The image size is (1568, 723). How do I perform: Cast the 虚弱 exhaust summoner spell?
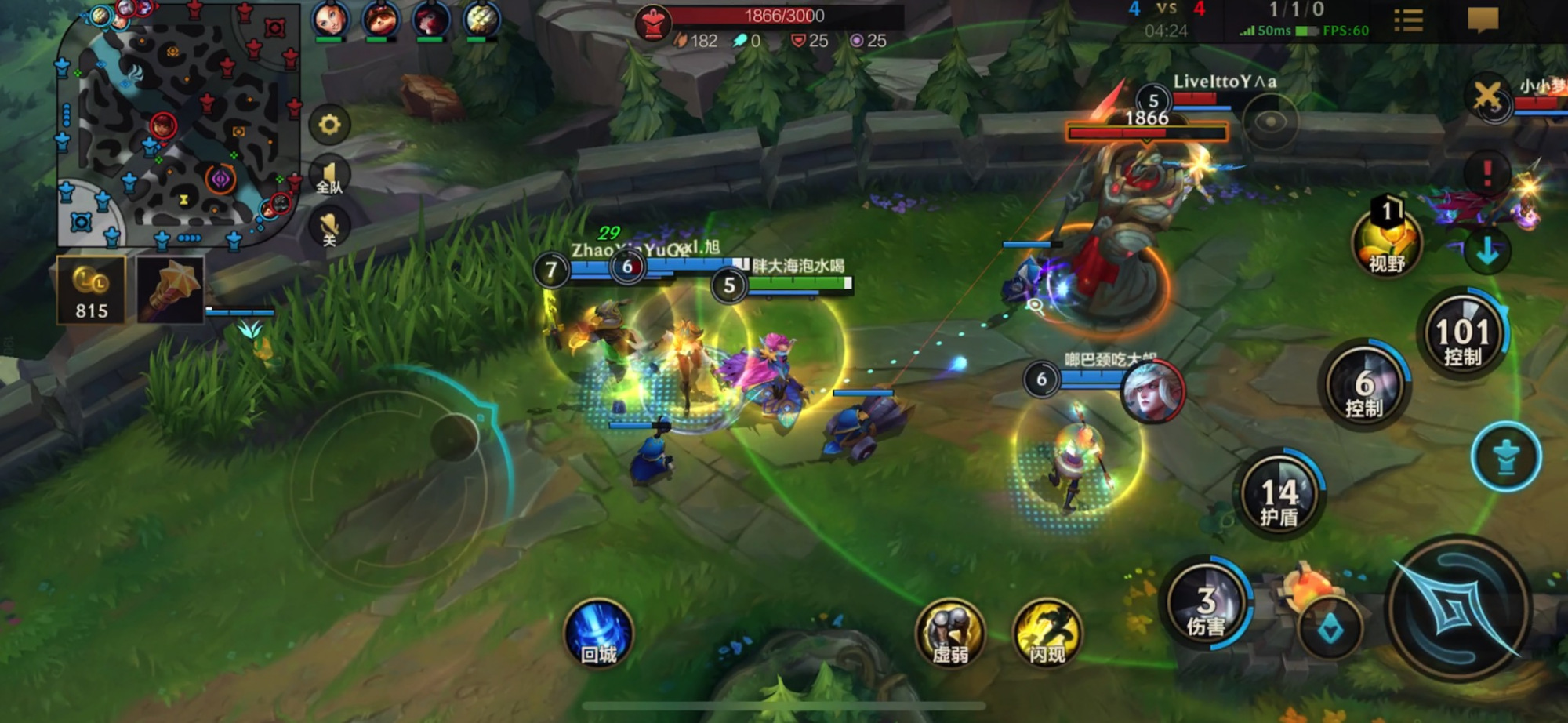point(950,634)
